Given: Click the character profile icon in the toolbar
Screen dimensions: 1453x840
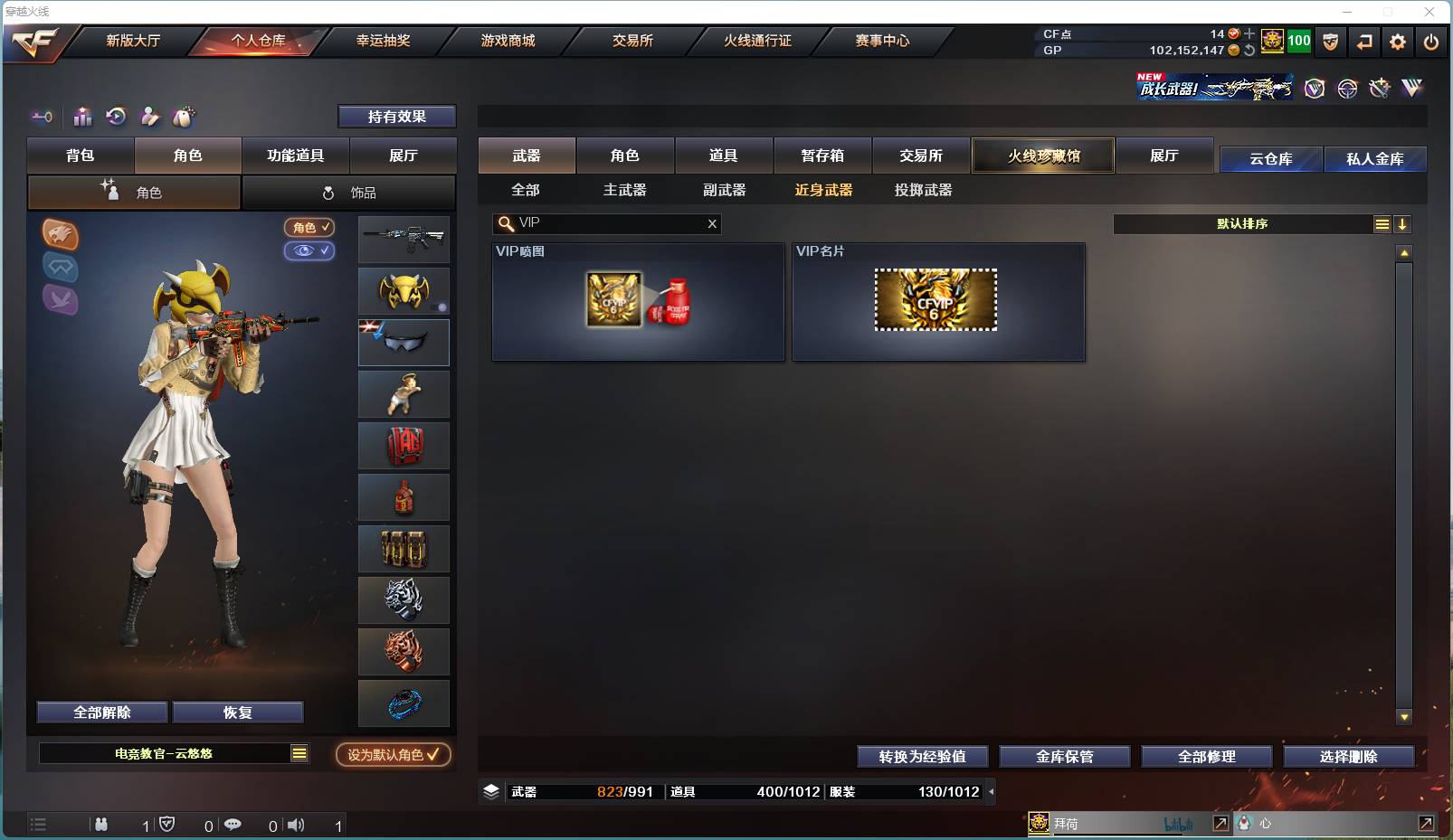Looking at the screenshot, I should point(149,117).
